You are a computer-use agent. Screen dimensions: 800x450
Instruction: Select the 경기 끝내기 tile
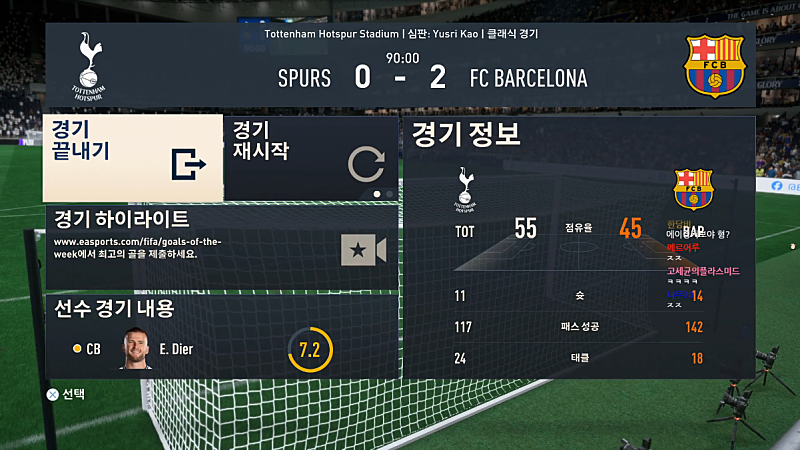pyautogui.click(x=132, y=158)
